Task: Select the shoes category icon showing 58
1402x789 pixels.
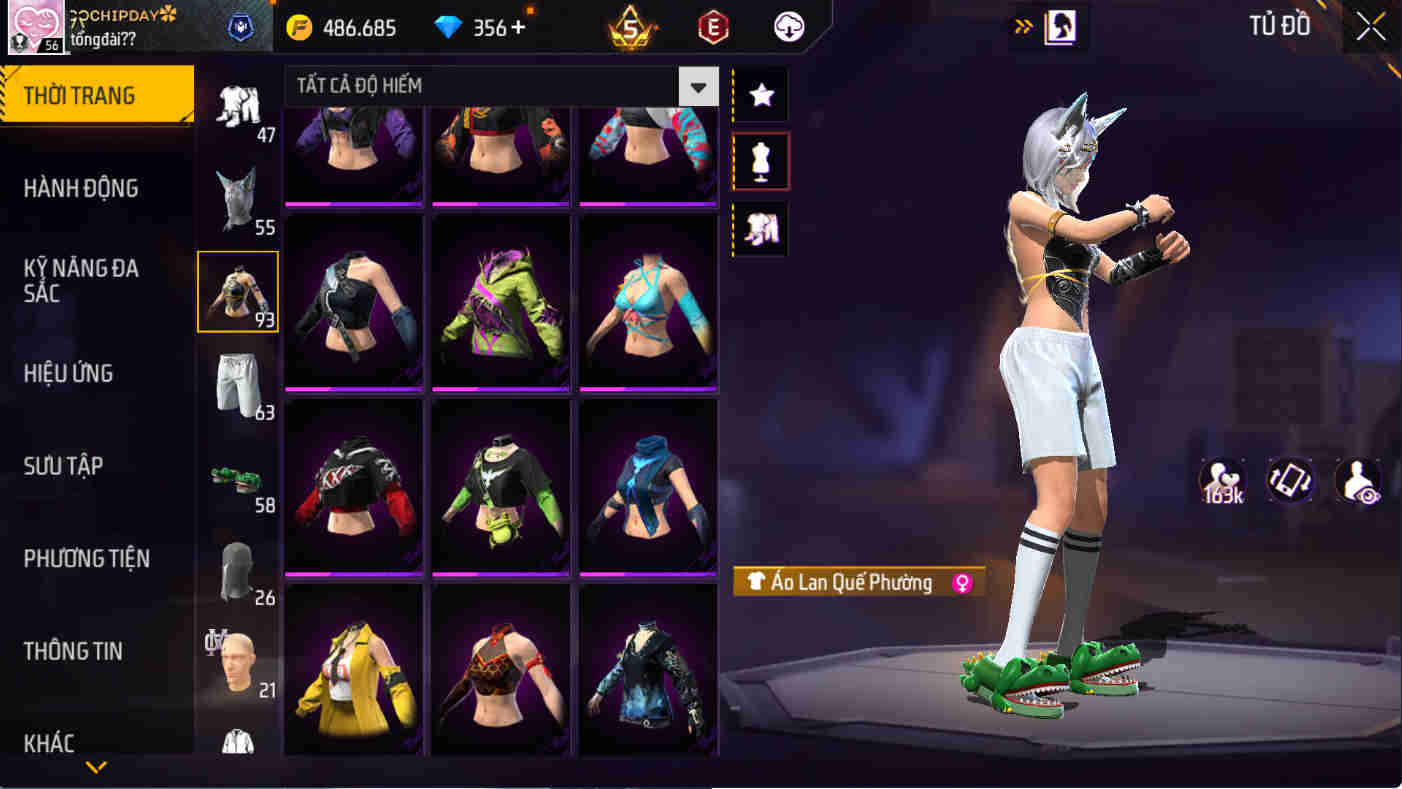Action: click(x=237, y=480)
